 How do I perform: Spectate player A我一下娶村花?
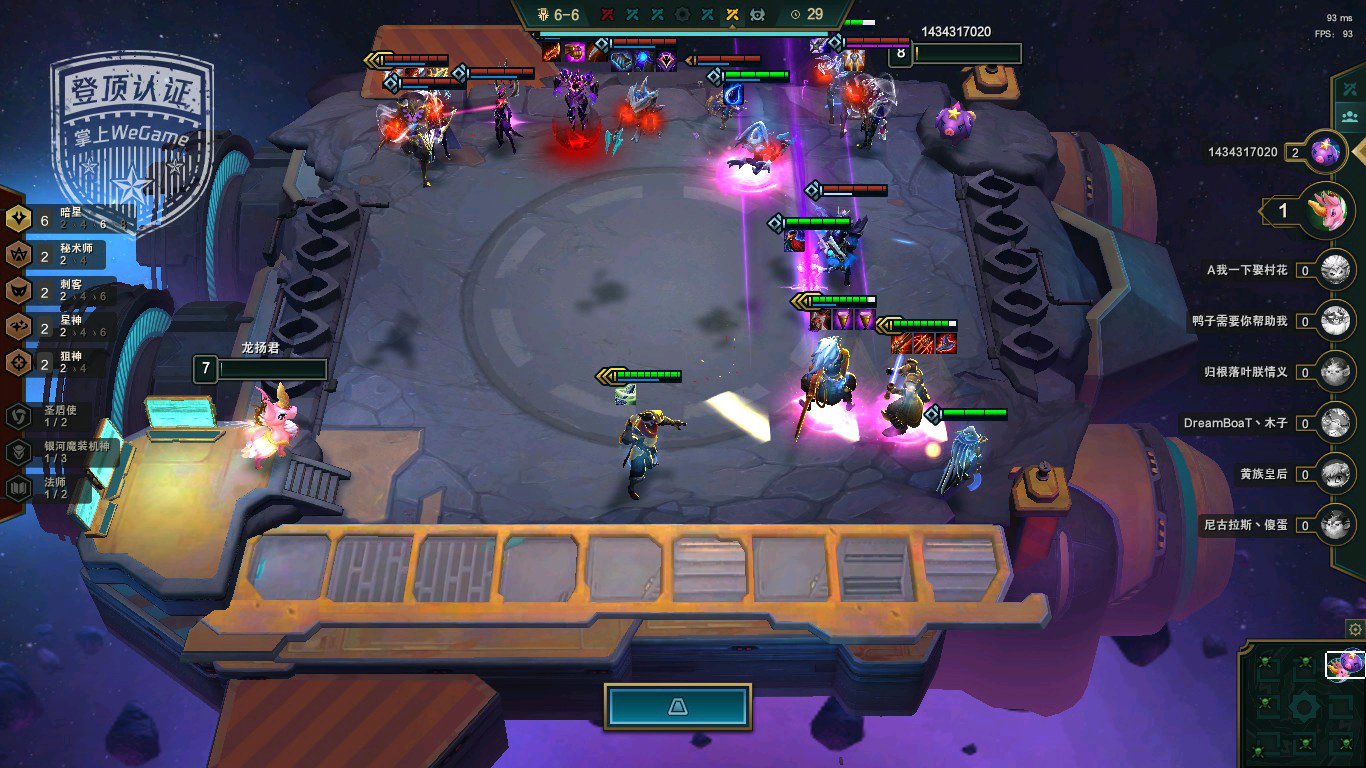(1335, 269)
